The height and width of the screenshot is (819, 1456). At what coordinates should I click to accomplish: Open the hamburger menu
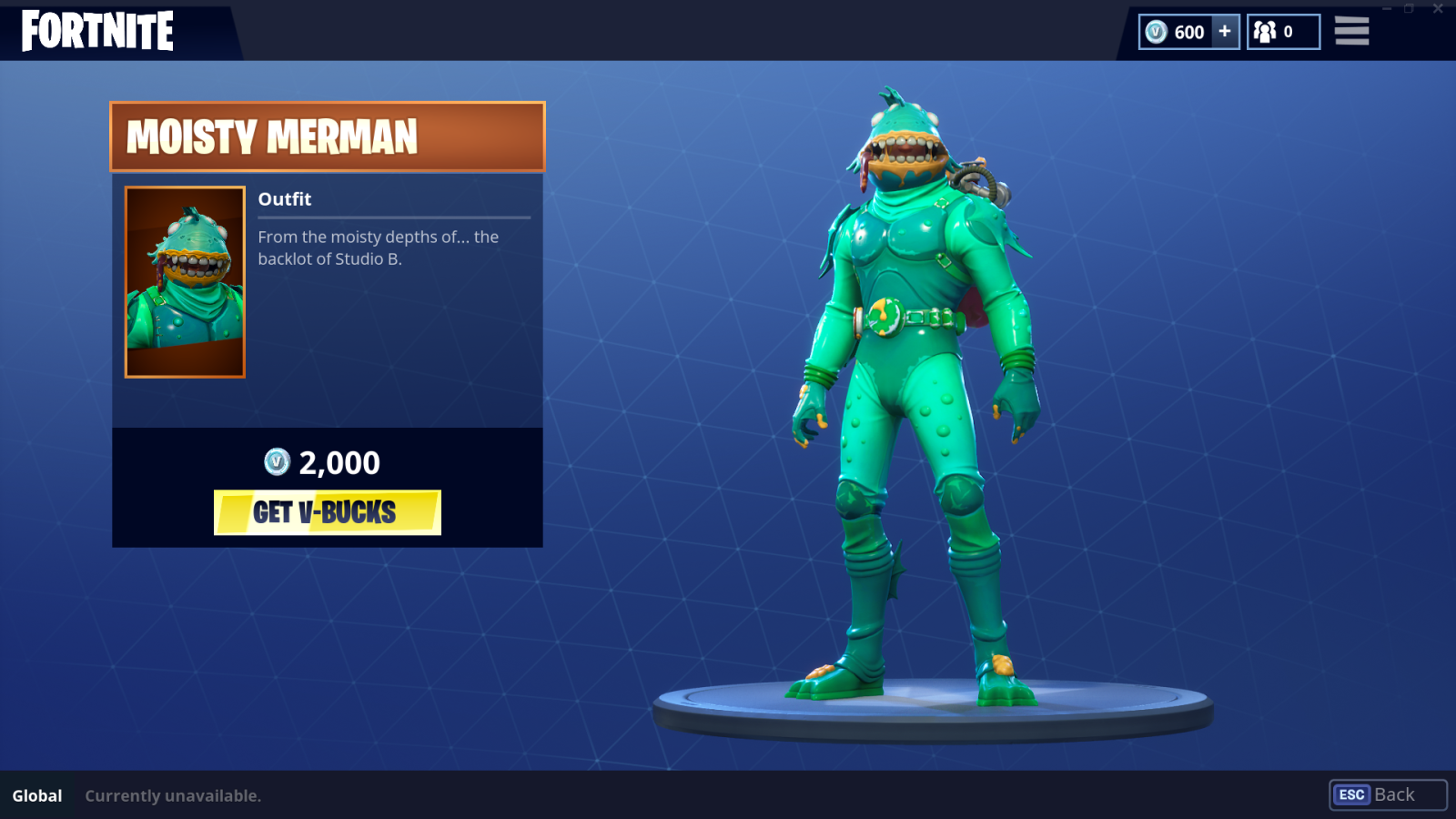(1351, 31)
